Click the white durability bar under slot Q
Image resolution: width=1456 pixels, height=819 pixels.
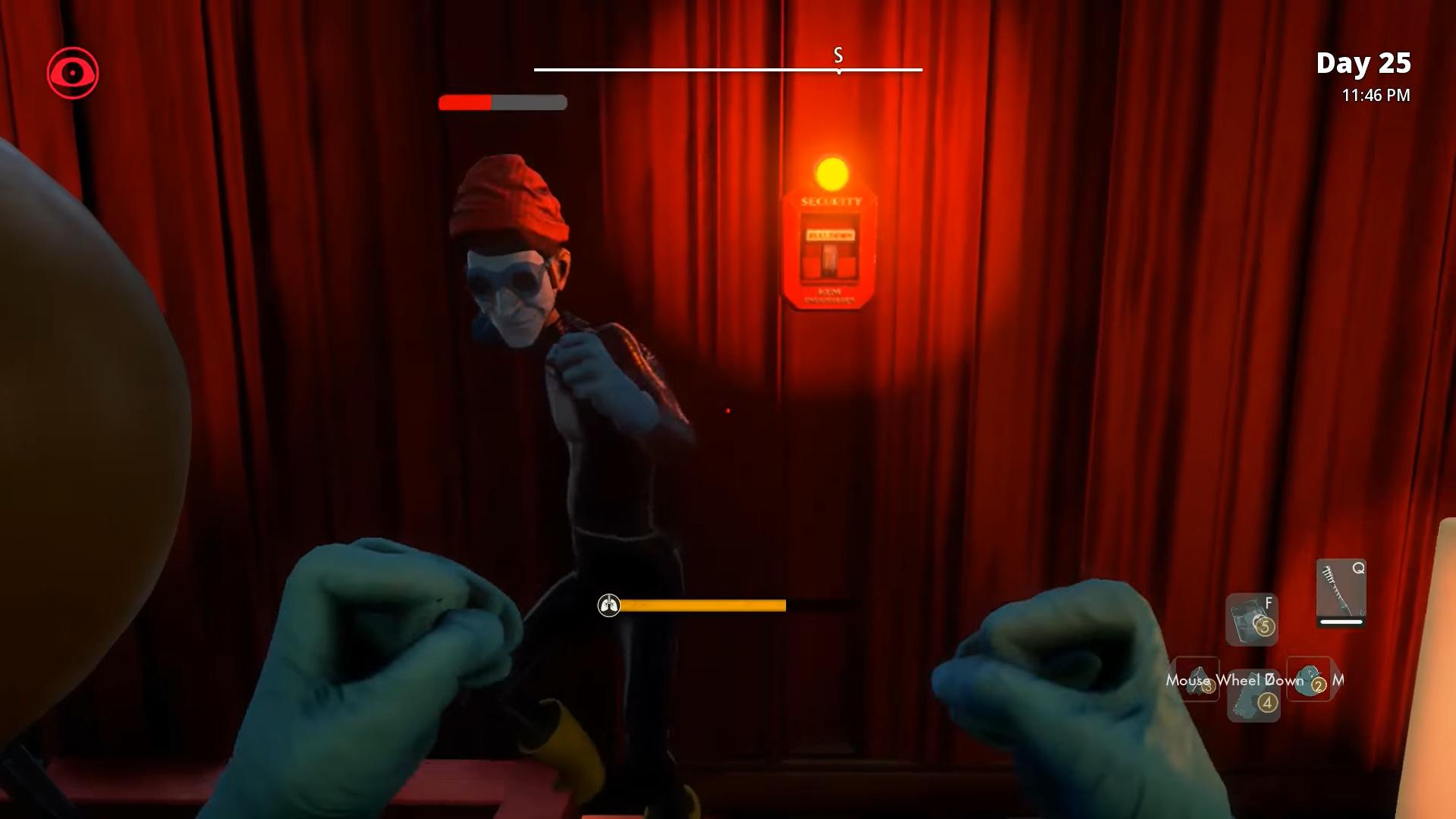(x=1340, y=621)
